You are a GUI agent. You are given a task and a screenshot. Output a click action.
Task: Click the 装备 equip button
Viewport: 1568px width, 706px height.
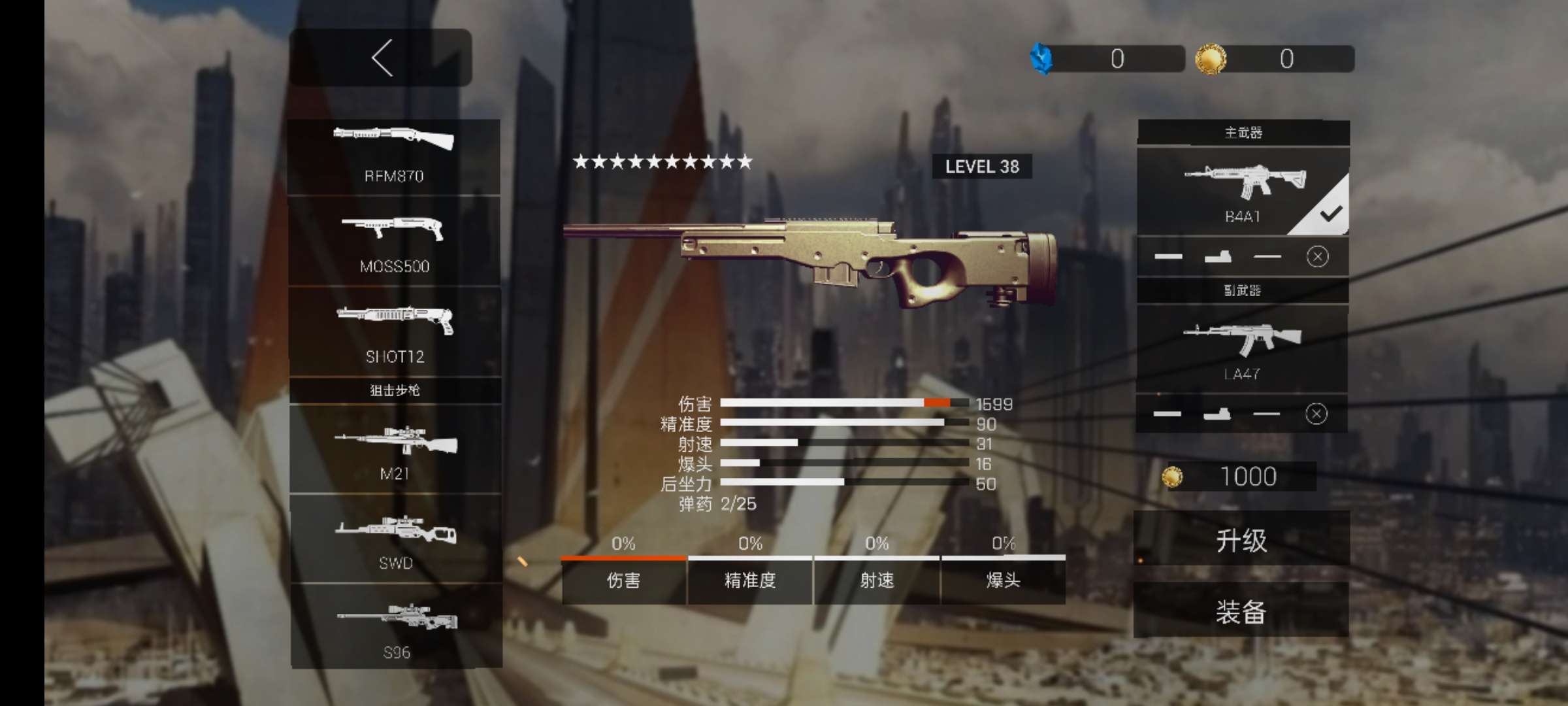1241,612
